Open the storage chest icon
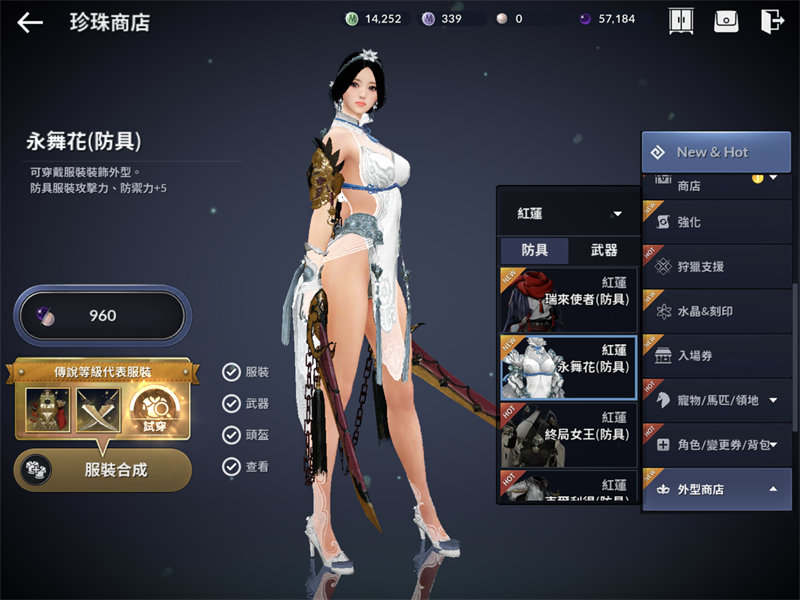This screenshot has width=800, height=600. [726, 21]
